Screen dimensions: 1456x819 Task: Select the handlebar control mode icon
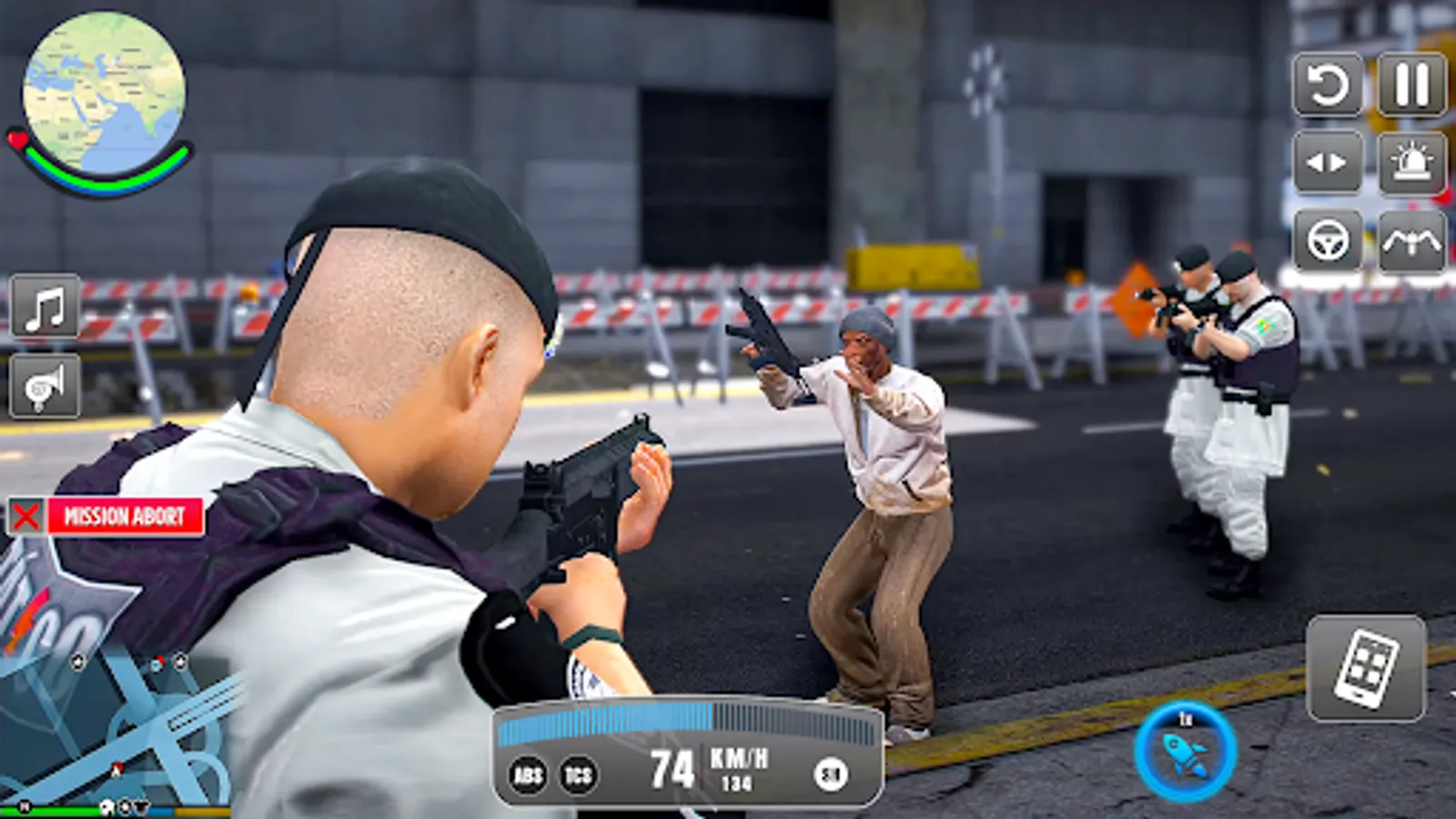[x=1410, y=241]
